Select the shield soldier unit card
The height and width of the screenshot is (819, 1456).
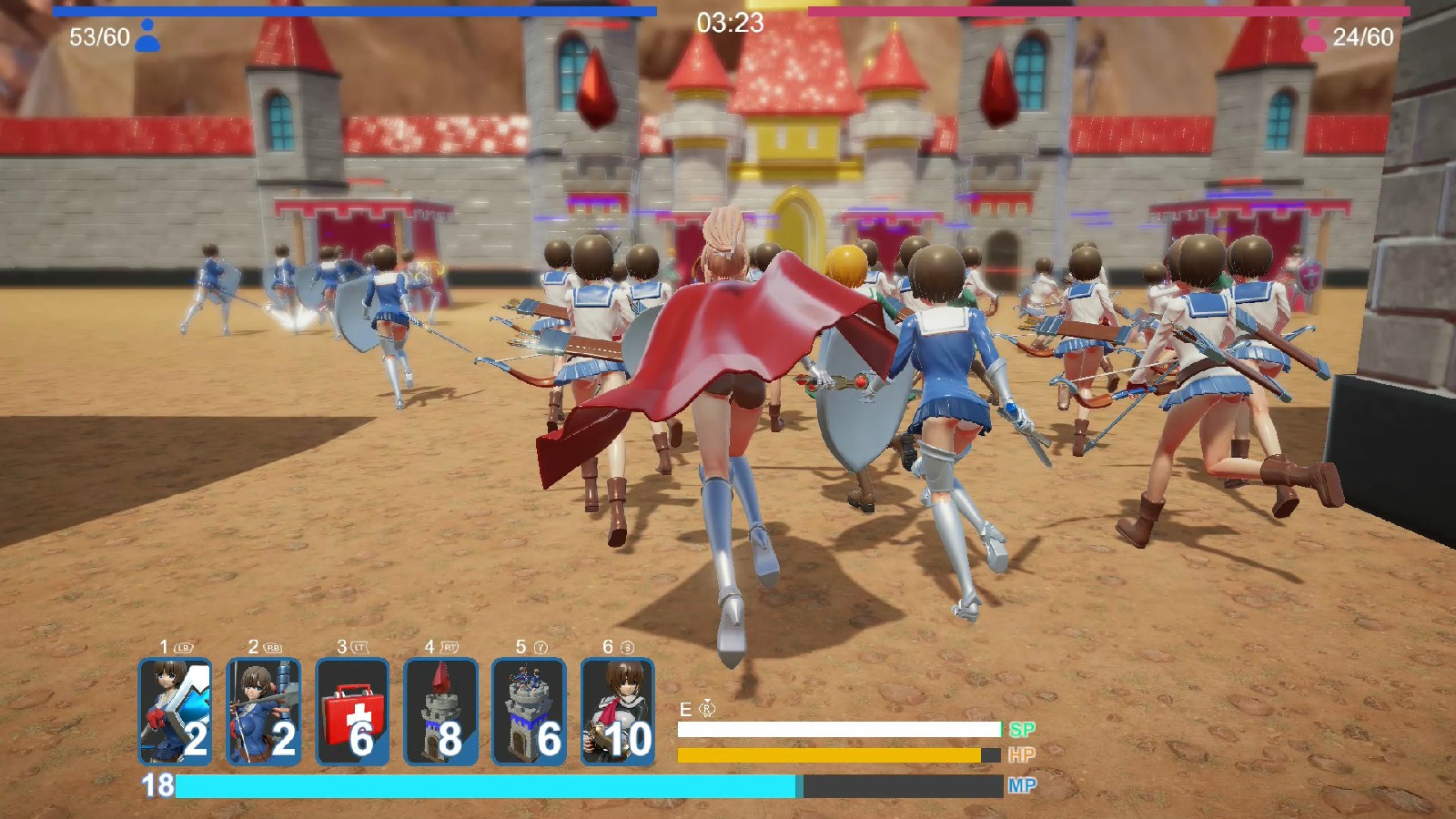pos(175,712)
